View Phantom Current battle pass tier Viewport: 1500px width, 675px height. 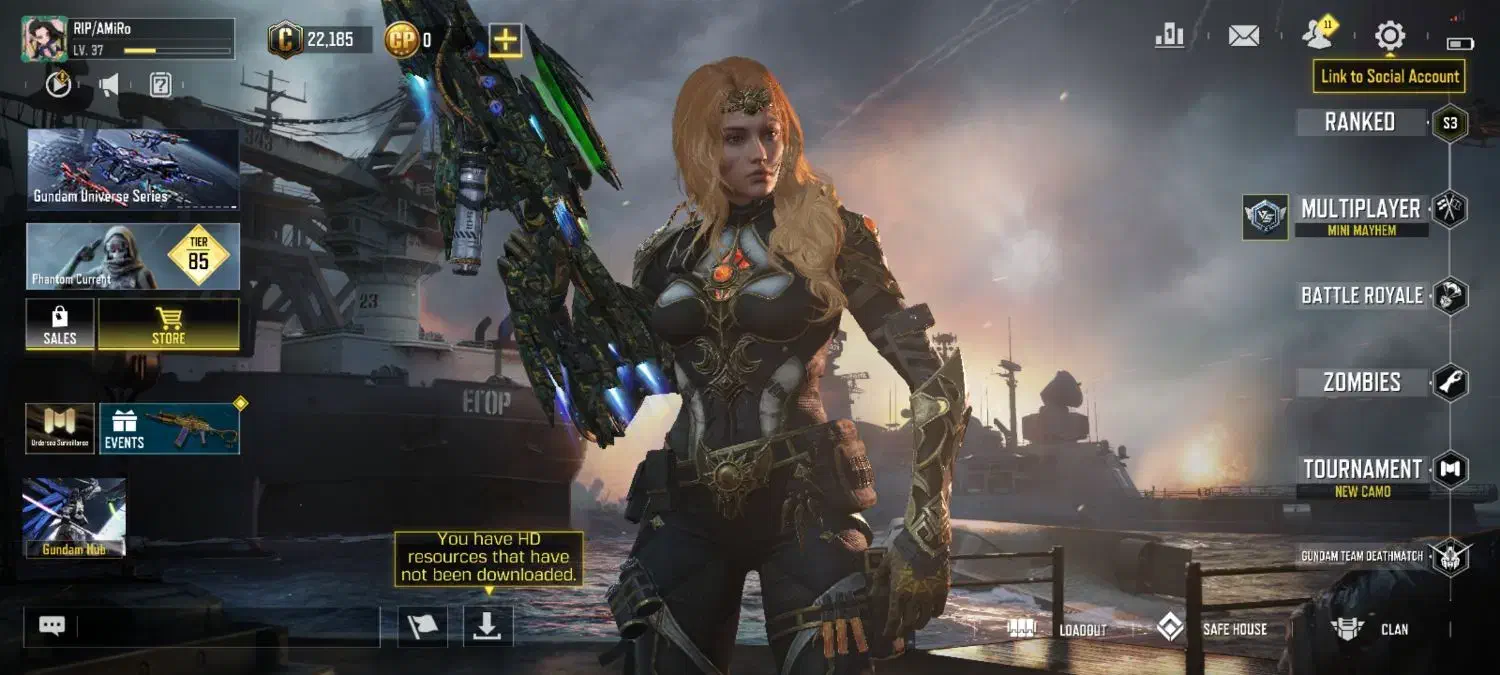tap(133, 256)
